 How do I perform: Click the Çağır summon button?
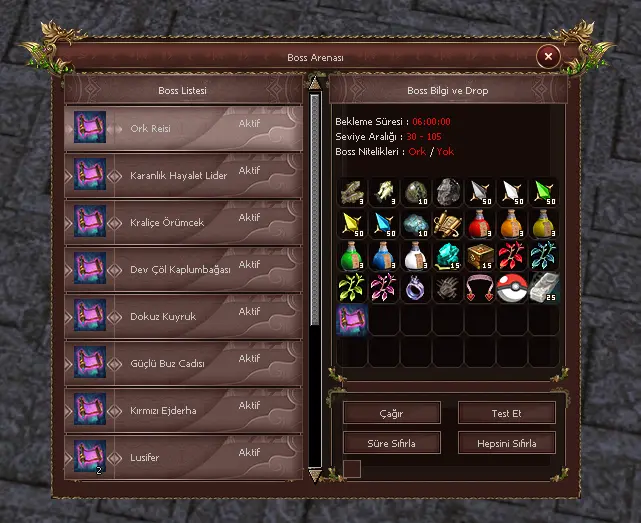click(x=392, y=413)
